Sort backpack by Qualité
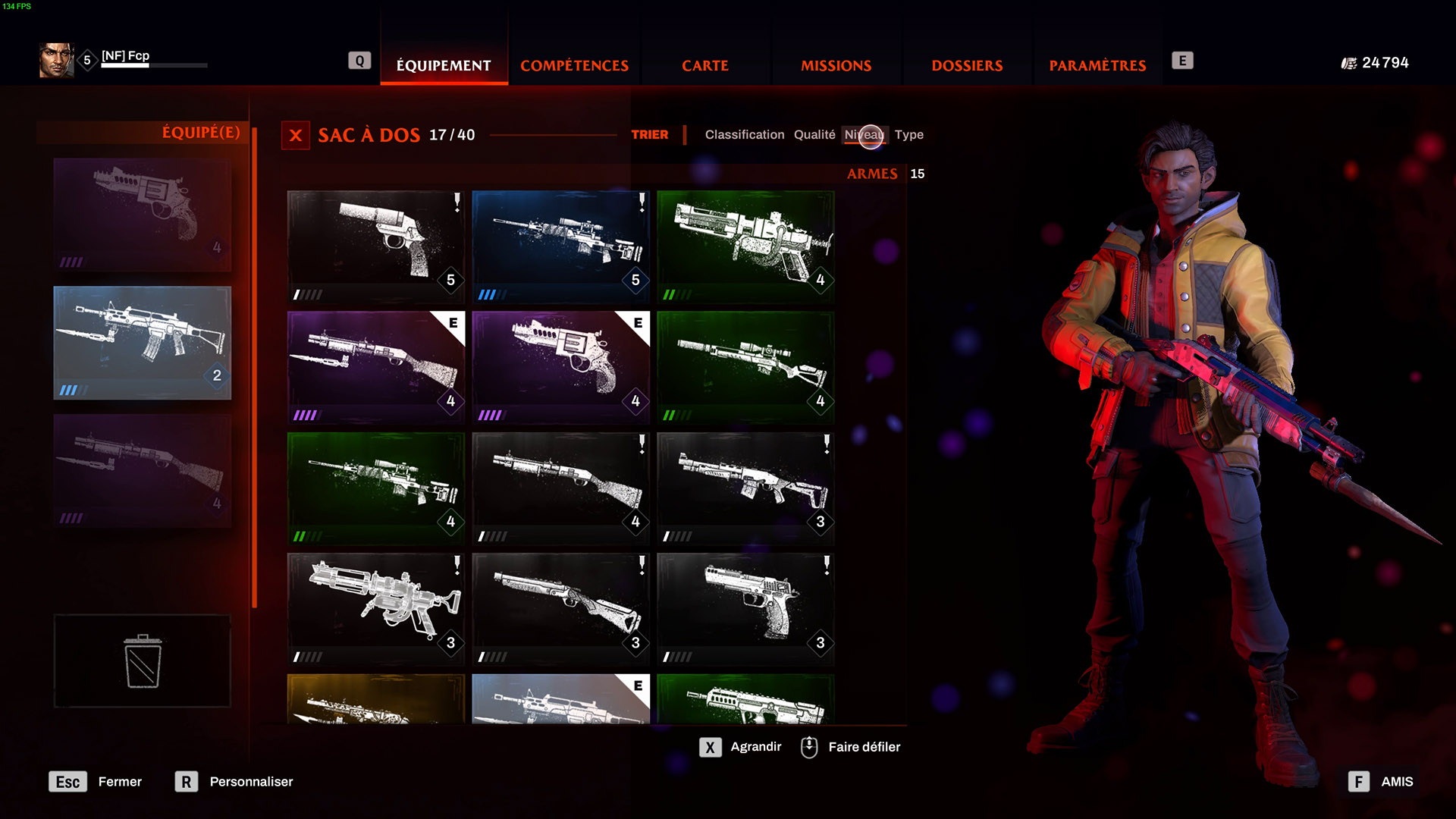Image resolution: width=1456 pixels, height=819 pixels. click(x=814, y=134)
